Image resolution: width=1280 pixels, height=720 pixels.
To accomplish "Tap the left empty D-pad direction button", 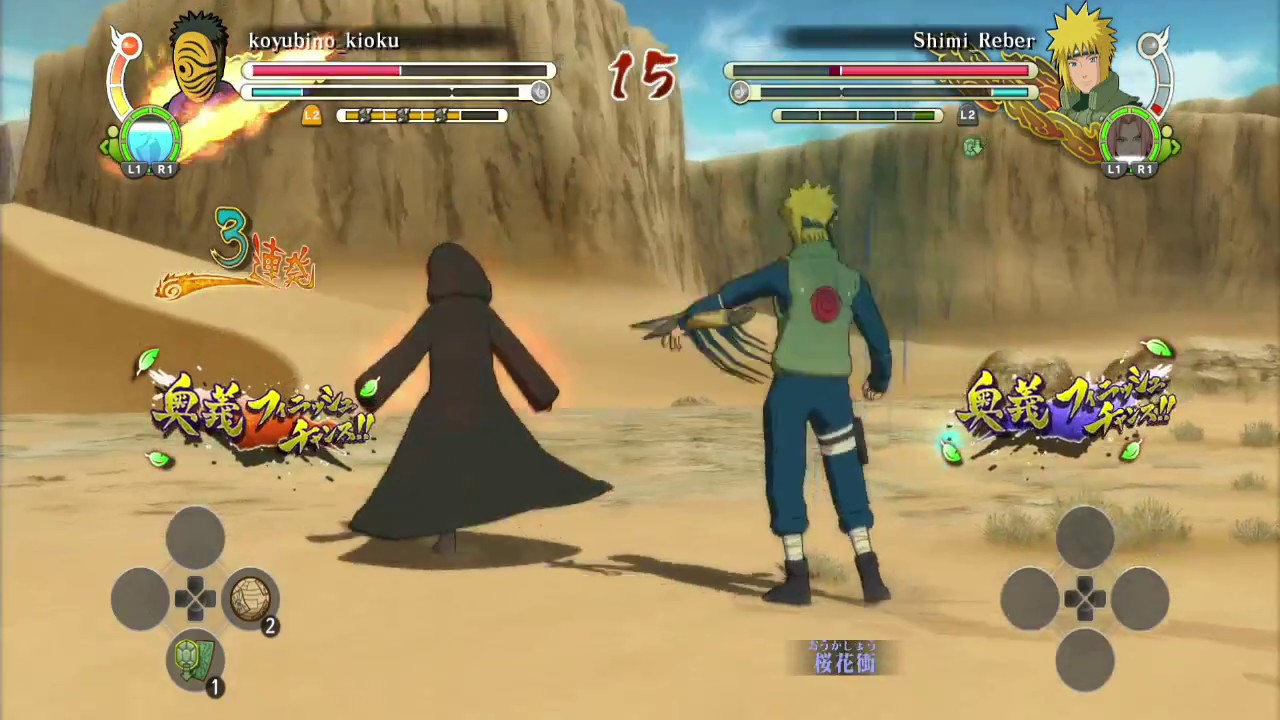I will pos(139,598).
